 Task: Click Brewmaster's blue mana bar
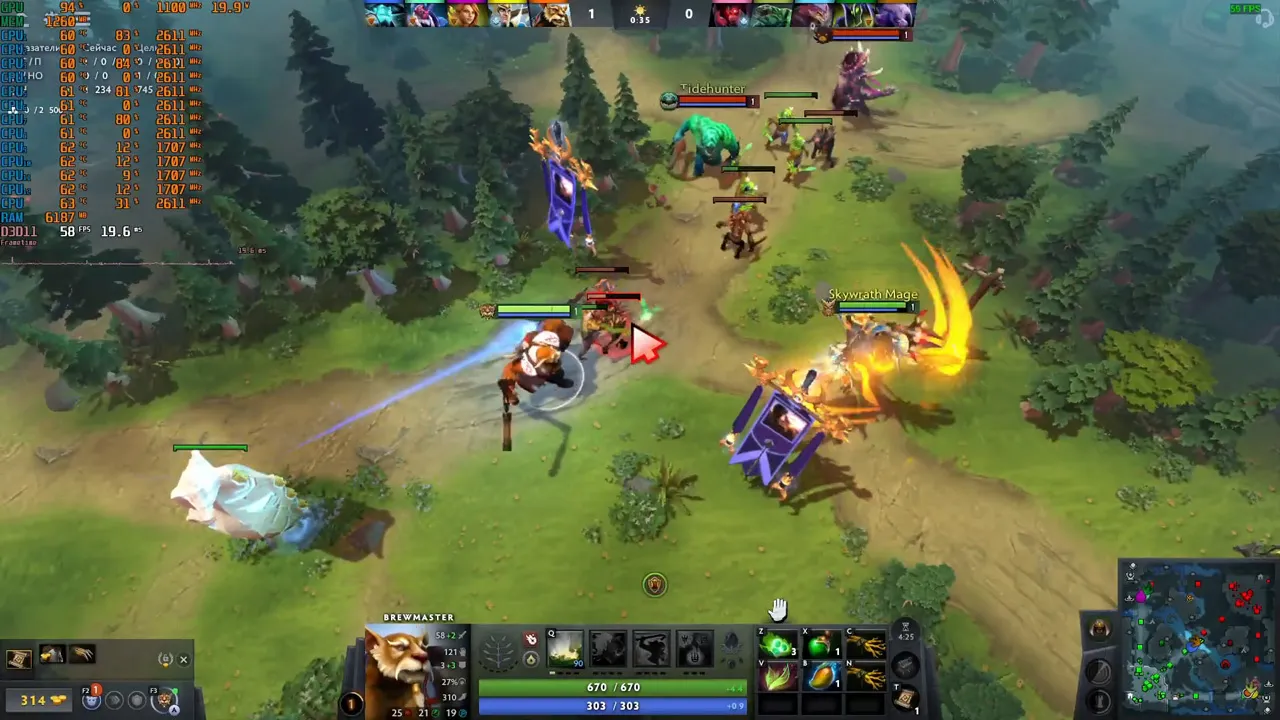[610, 705]
